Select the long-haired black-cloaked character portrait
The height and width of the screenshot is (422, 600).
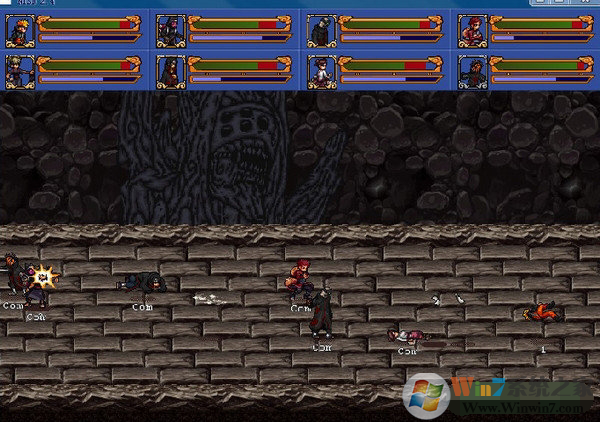171,70
